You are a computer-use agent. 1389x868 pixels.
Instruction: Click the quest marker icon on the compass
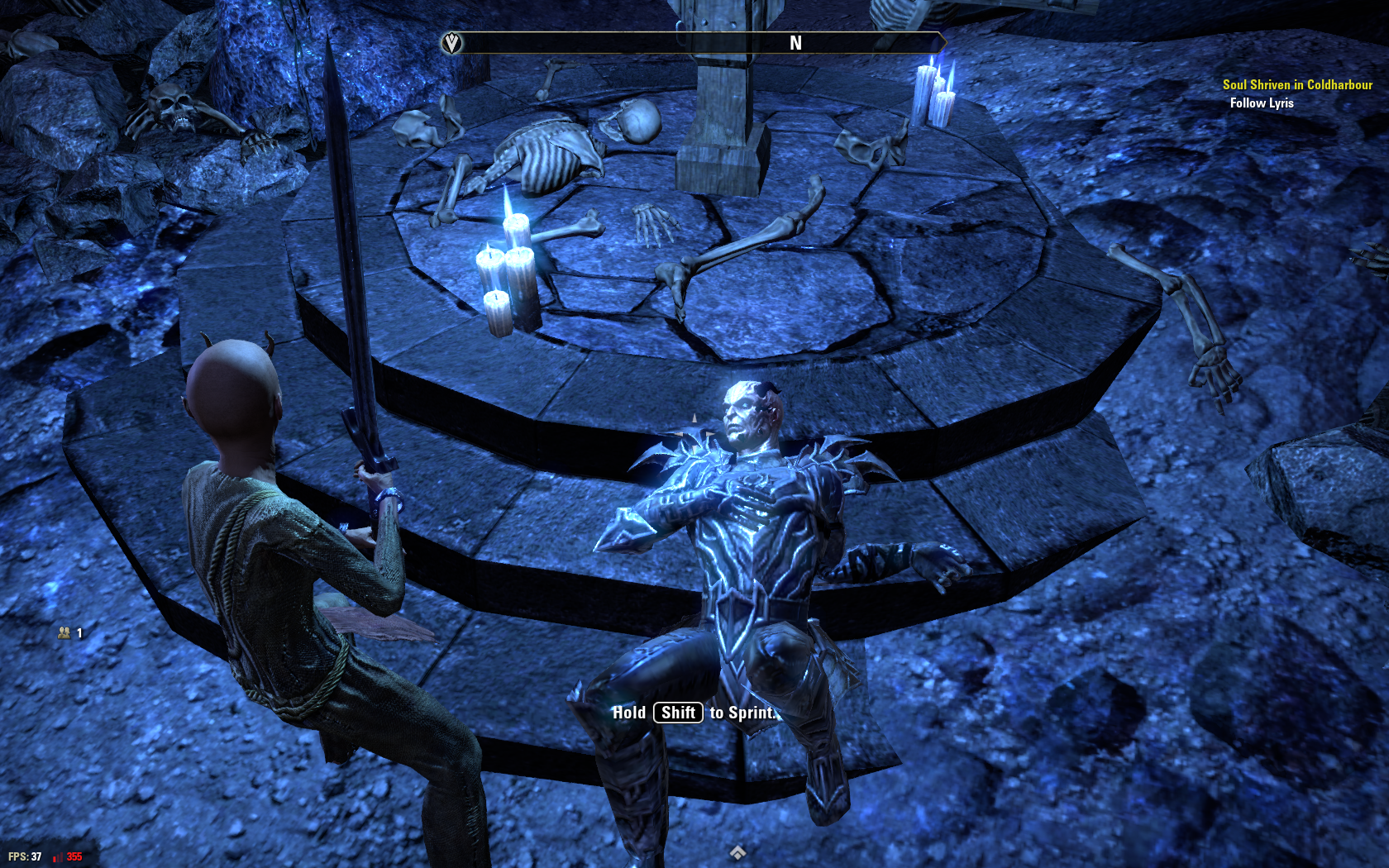pyautogui.click(x=451, y=43)
